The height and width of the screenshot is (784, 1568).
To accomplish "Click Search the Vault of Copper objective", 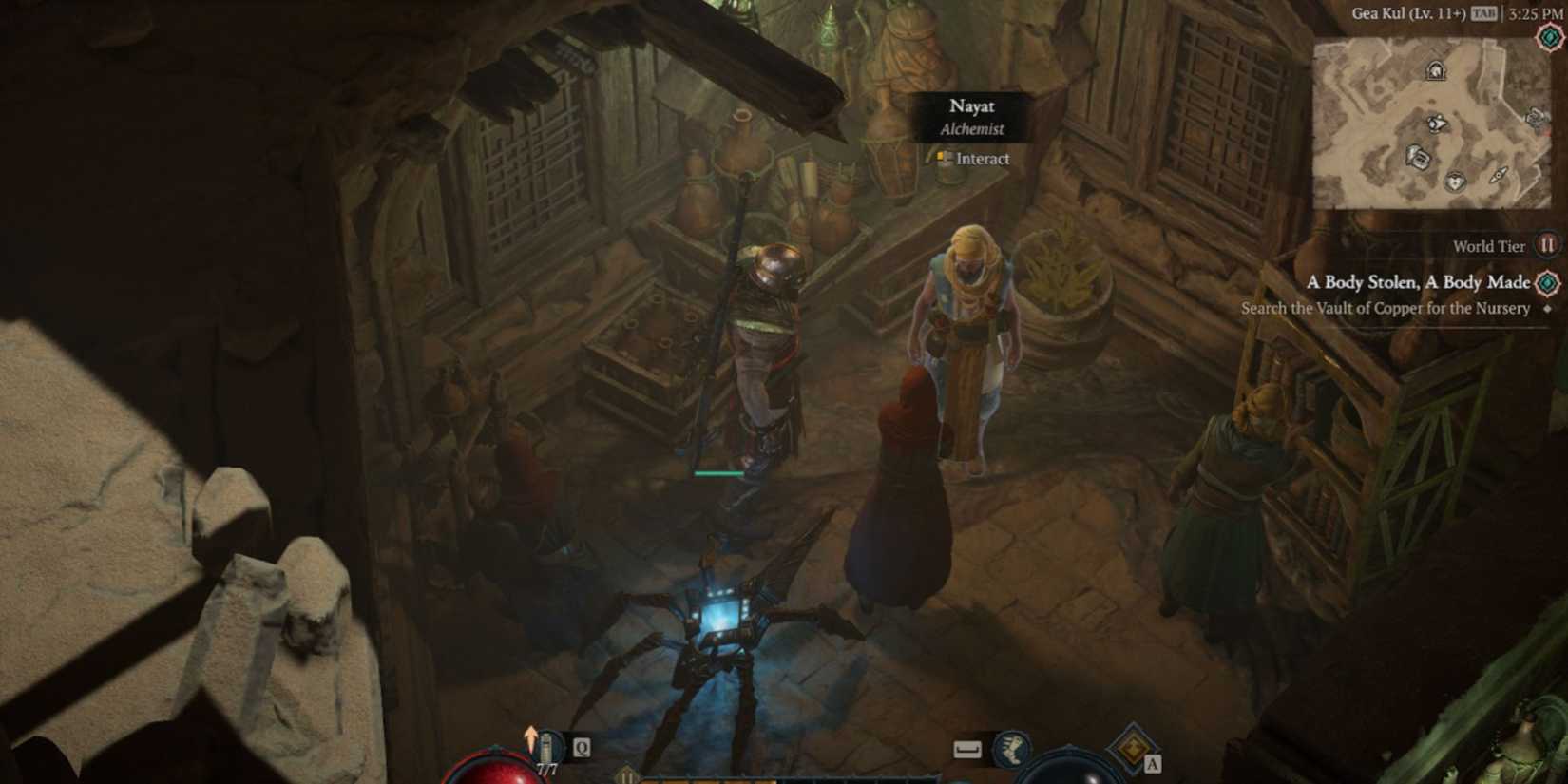I will coord(1386,308).
